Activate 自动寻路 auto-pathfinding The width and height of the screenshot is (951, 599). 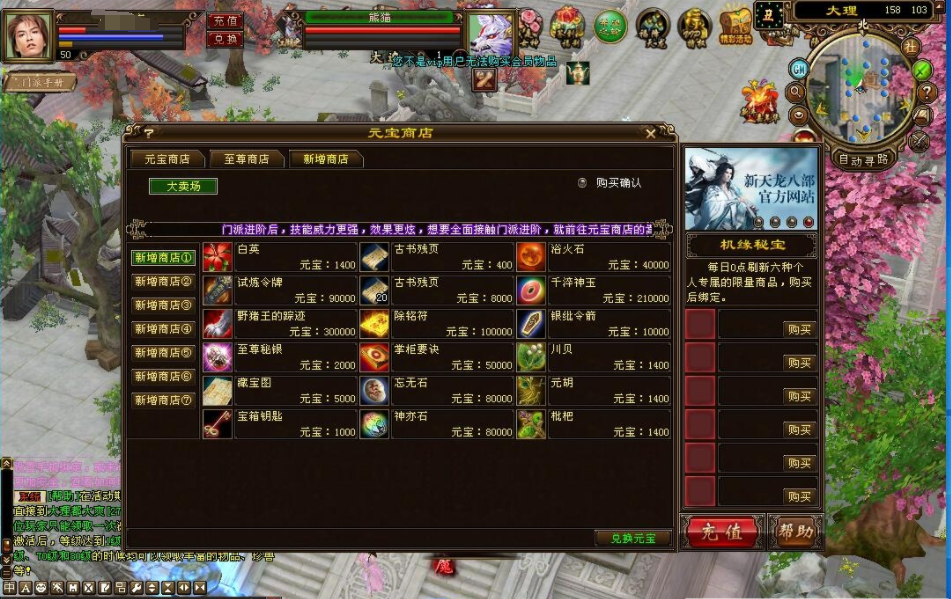click(863, 159)
